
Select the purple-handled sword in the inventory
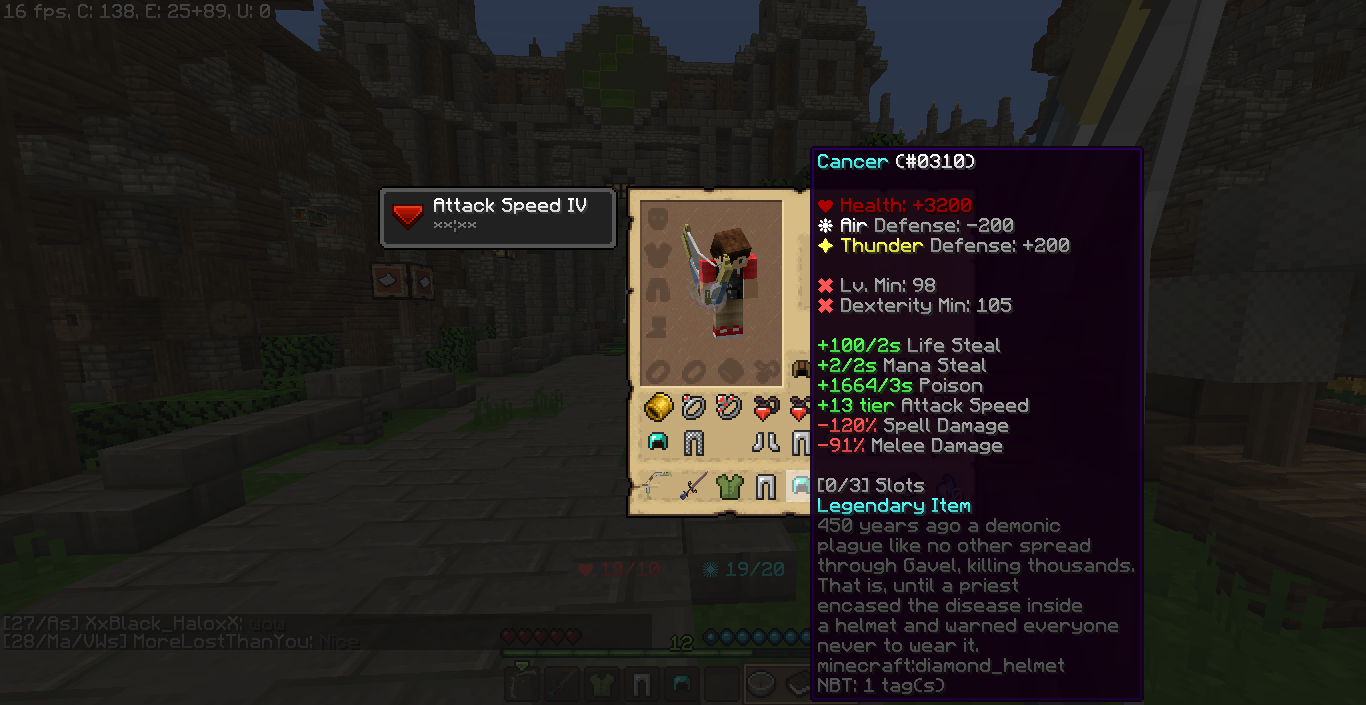(693, 487)
